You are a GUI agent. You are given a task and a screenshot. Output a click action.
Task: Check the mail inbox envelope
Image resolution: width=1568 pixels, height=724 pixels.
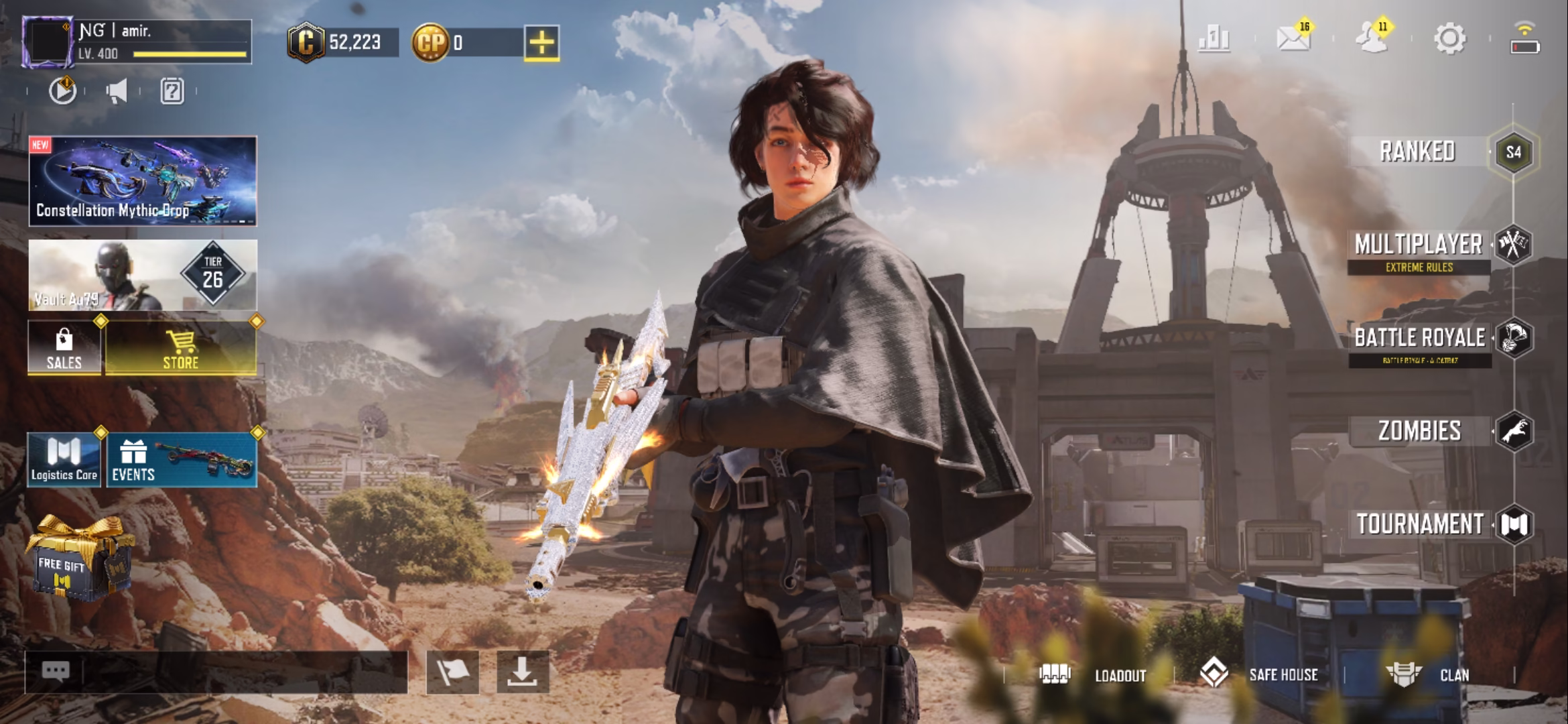(x=1293, y=39)
